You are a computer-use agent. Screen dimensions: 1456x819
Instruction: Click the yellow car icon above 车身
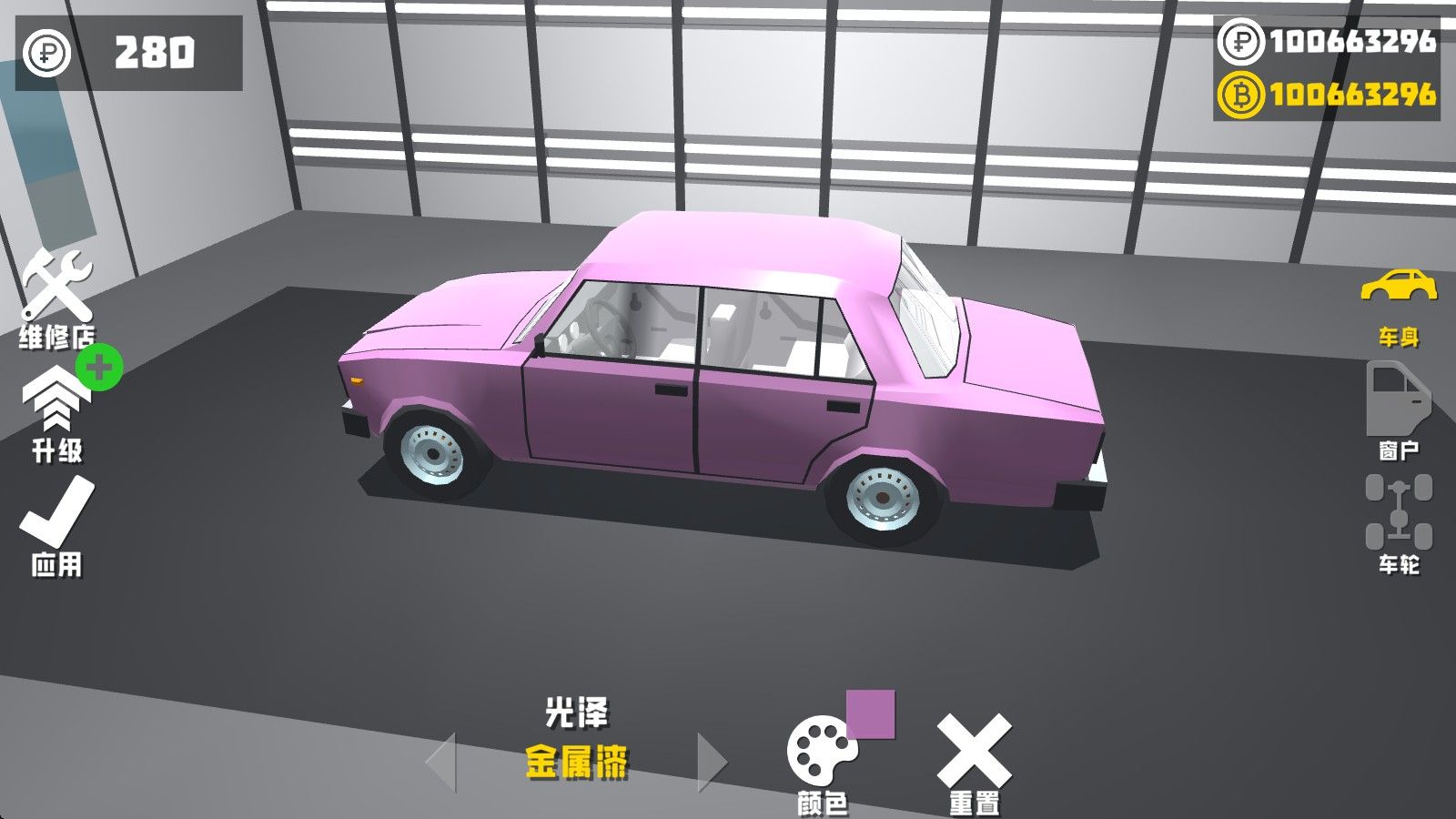coord(1400,285)
